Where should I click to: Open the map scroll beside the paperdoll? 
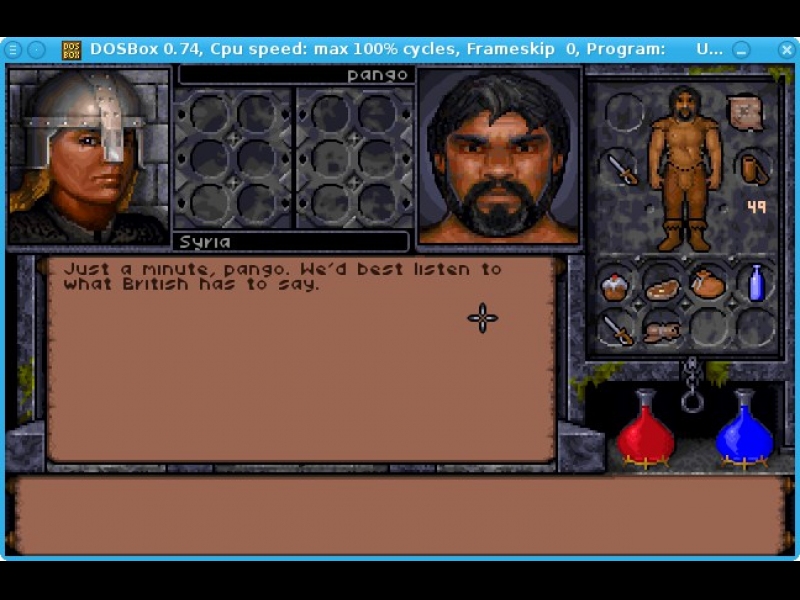coord(744,113)
